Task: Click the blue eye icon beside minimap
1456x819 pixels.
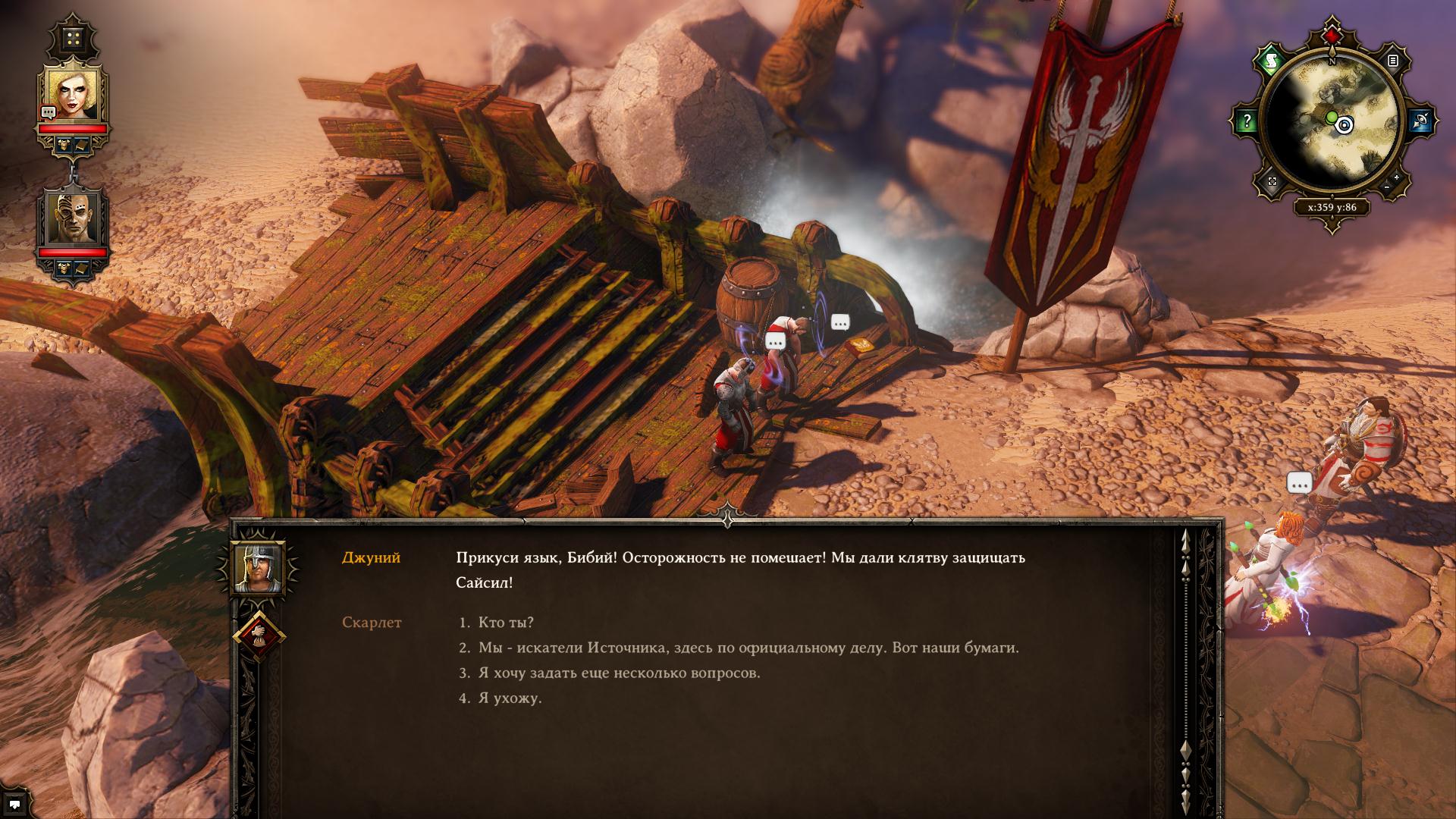Action: (x=1420, y=121)
